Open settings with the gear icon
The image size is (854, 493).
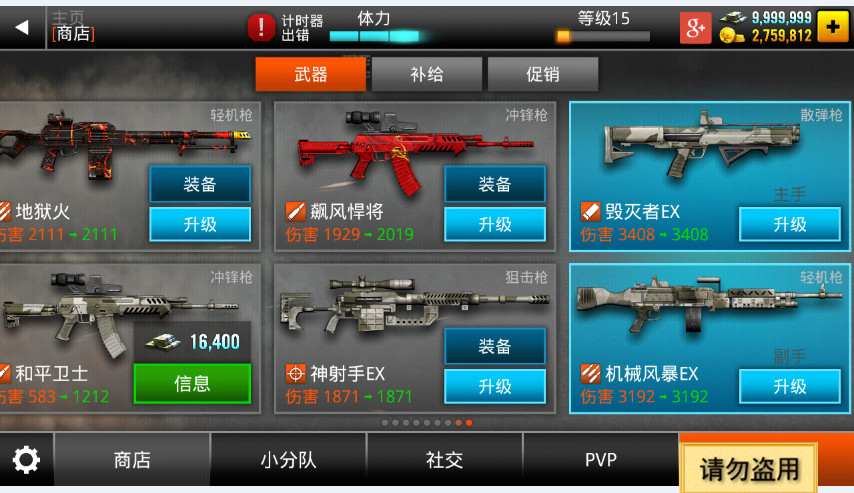click(x=25, y=460)
